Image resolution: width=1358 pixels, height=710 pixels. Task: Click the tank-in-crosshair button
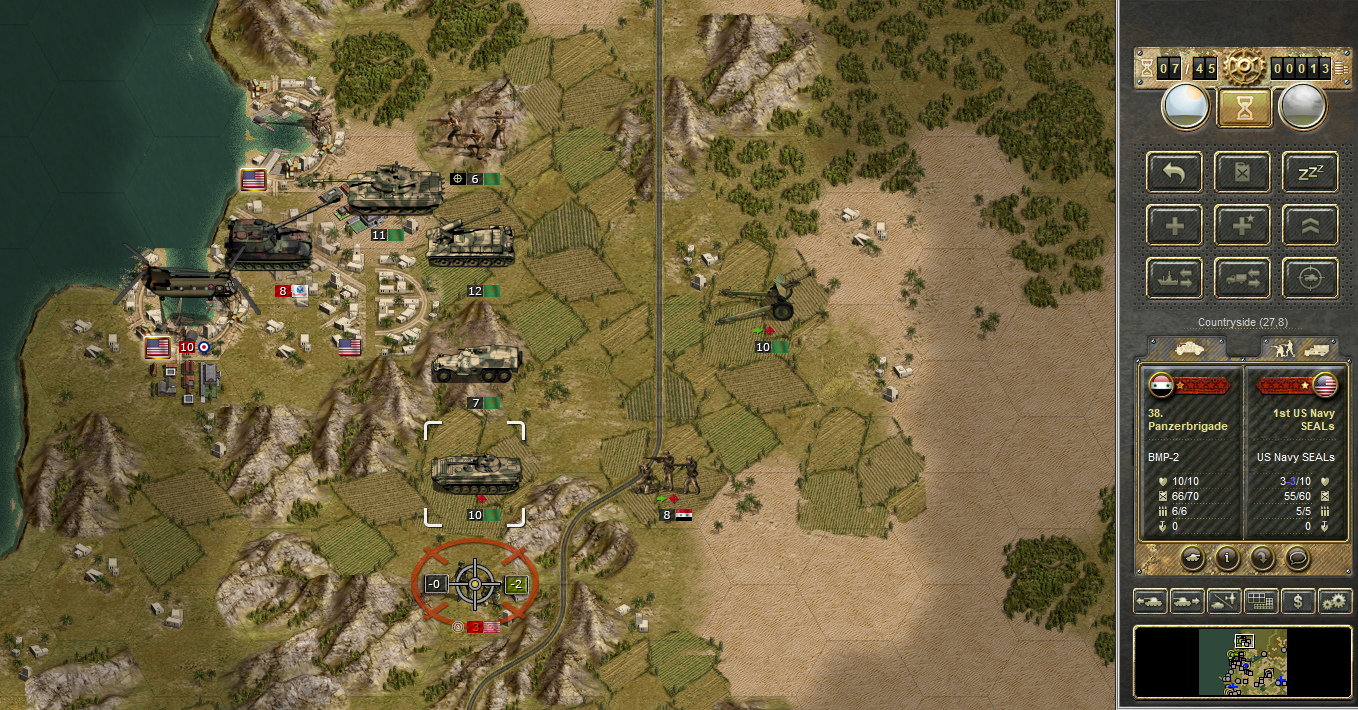[x=1310, y=278]
